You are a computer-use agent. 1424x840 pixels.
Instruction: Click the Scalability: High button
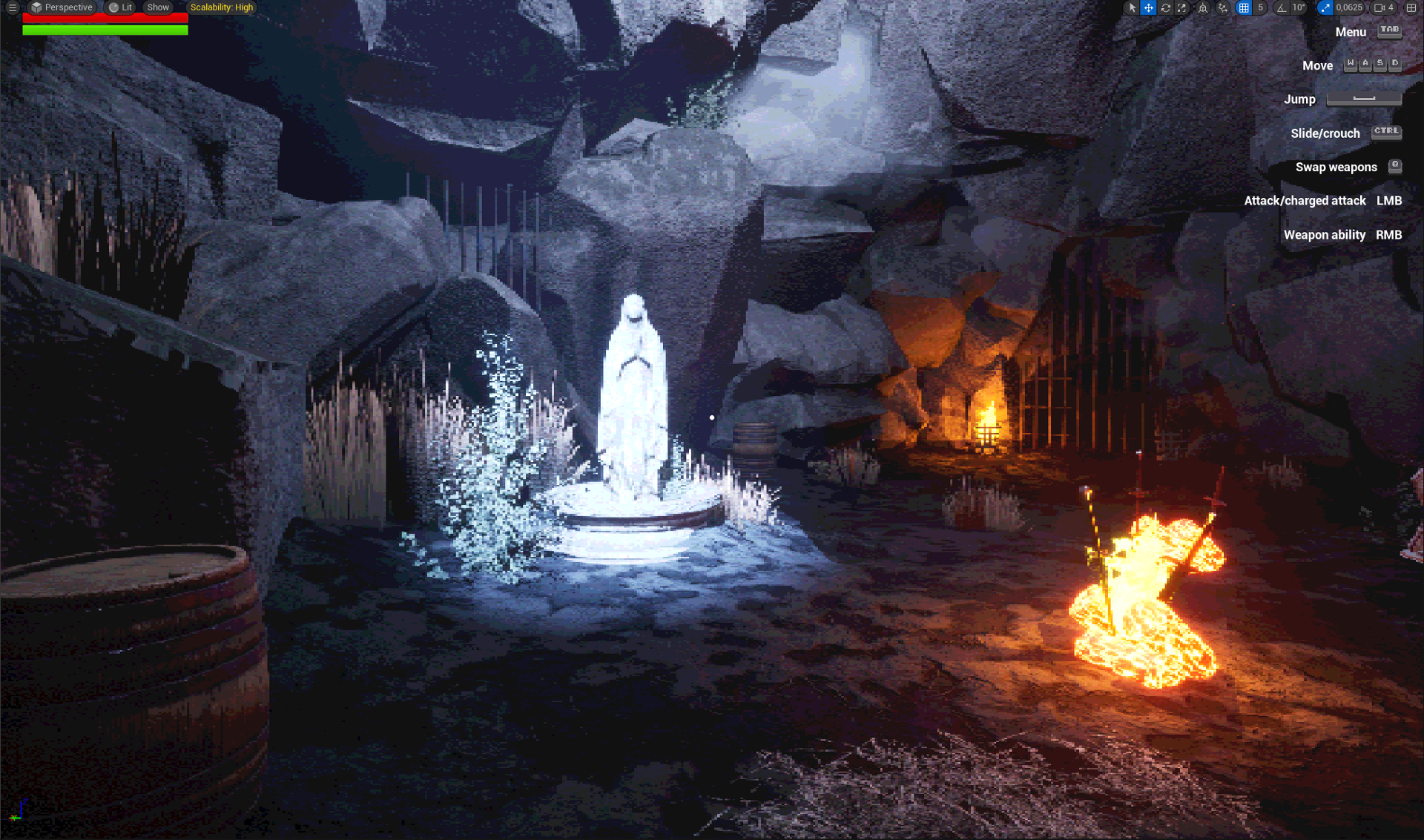221,7
